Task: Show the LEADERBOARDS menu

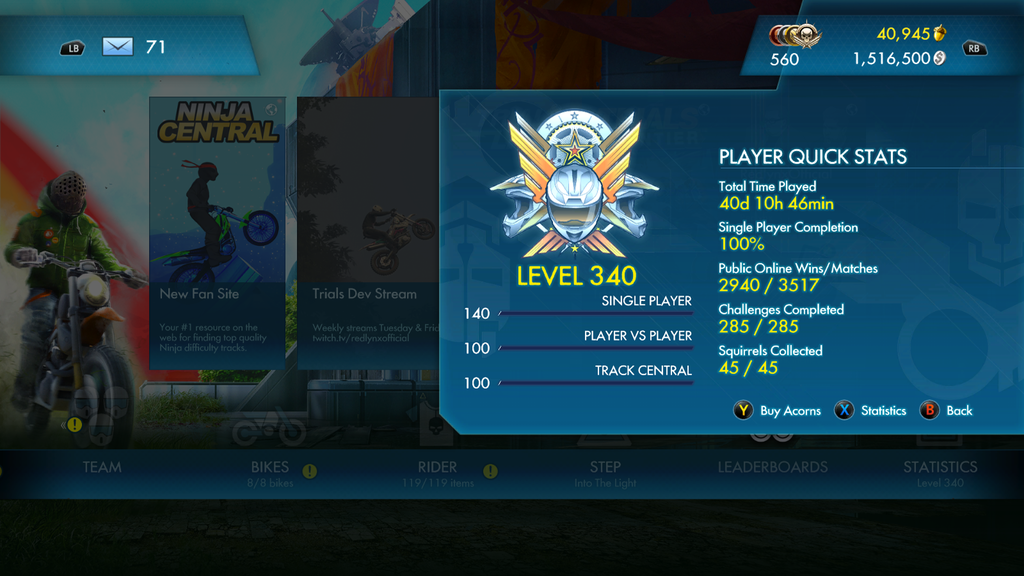Action: 772,467
